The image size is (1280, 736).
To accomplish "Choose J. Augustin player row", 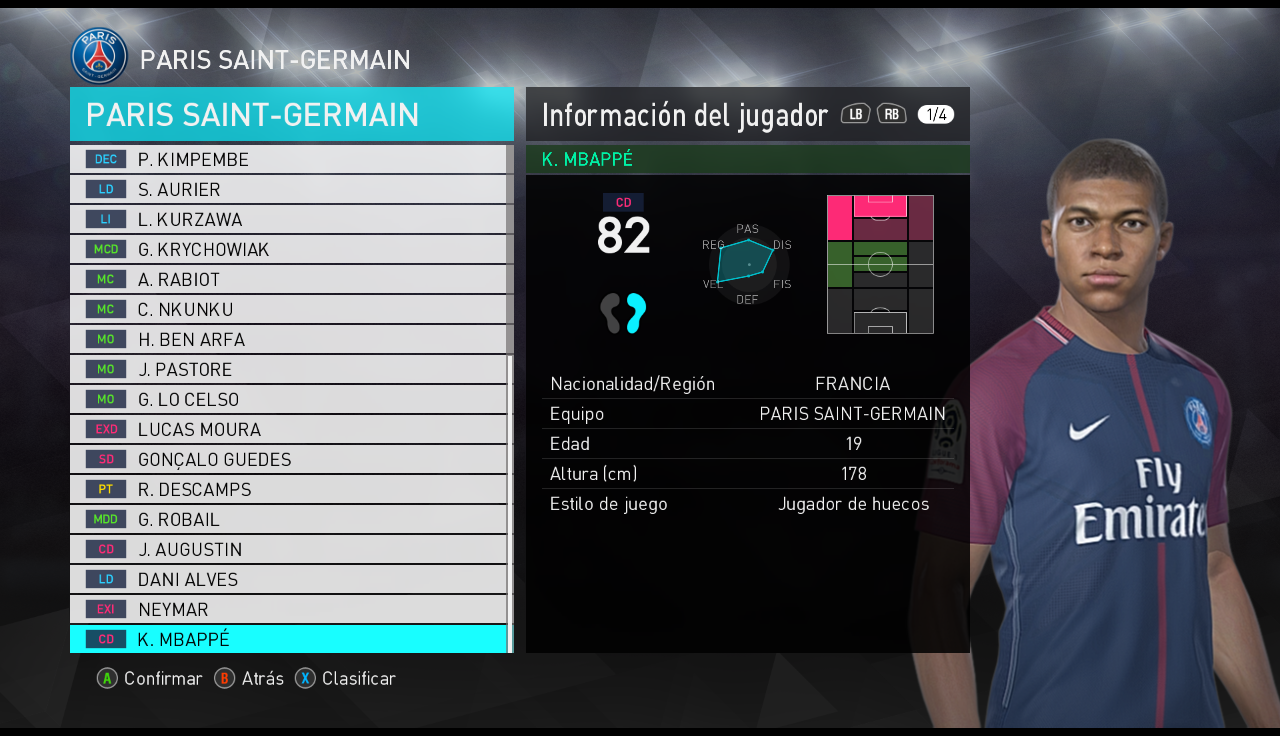I will [x=288, y=550].
